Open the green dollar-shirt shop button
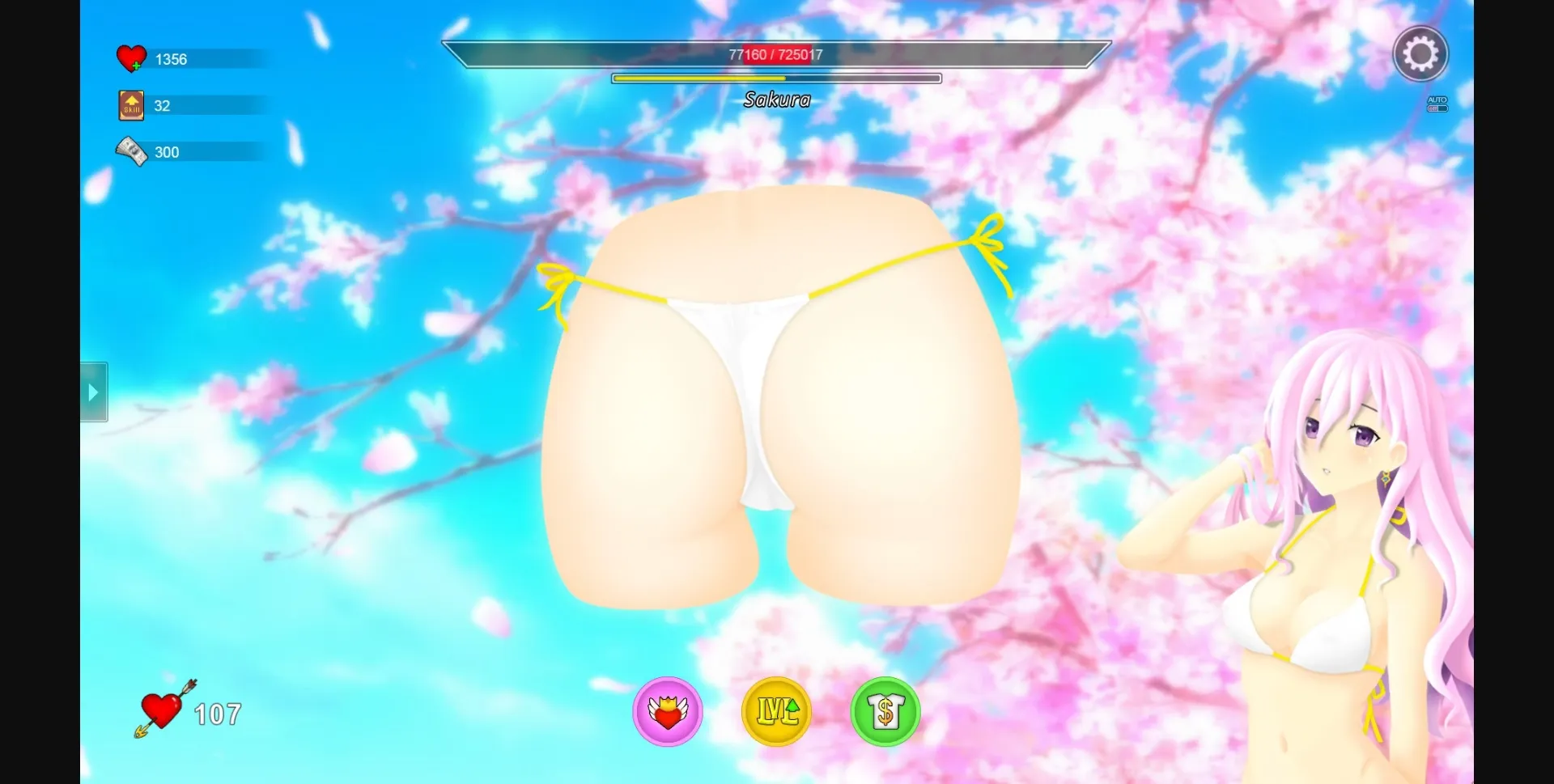Image resolution: width=1554 pixels, height=784 pixels. point(886,712)
